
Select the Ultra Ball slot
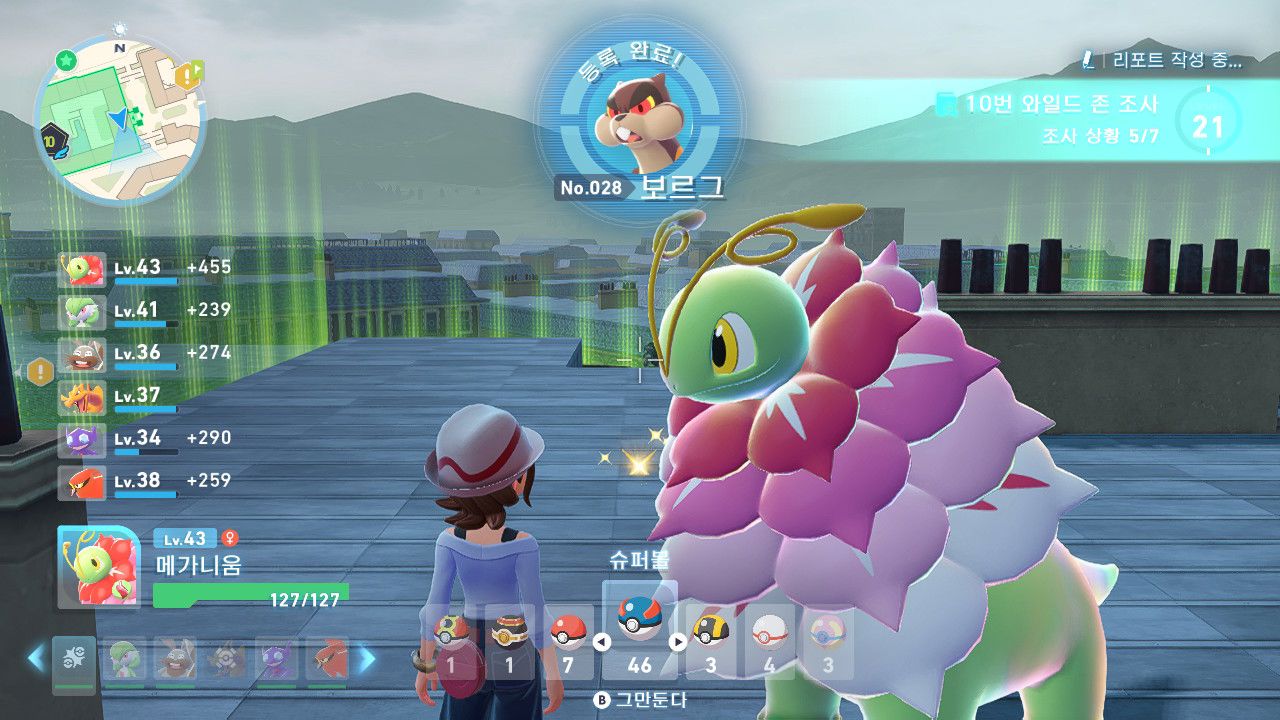point(712,640)
